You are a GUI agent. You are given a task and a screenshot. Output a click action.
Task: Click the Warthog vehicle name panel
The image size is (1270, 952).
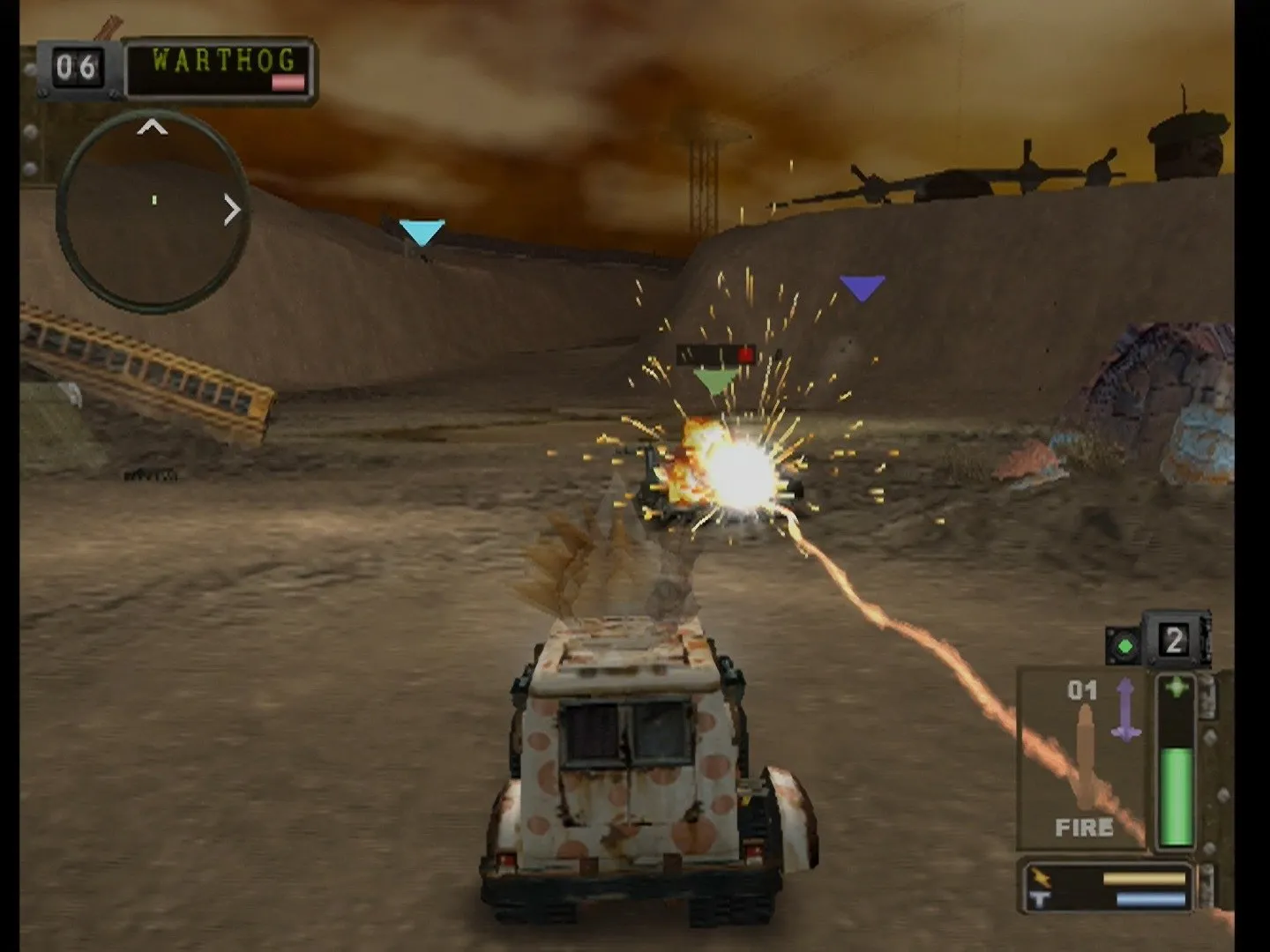pyautogui.click(x=220, y=69)
